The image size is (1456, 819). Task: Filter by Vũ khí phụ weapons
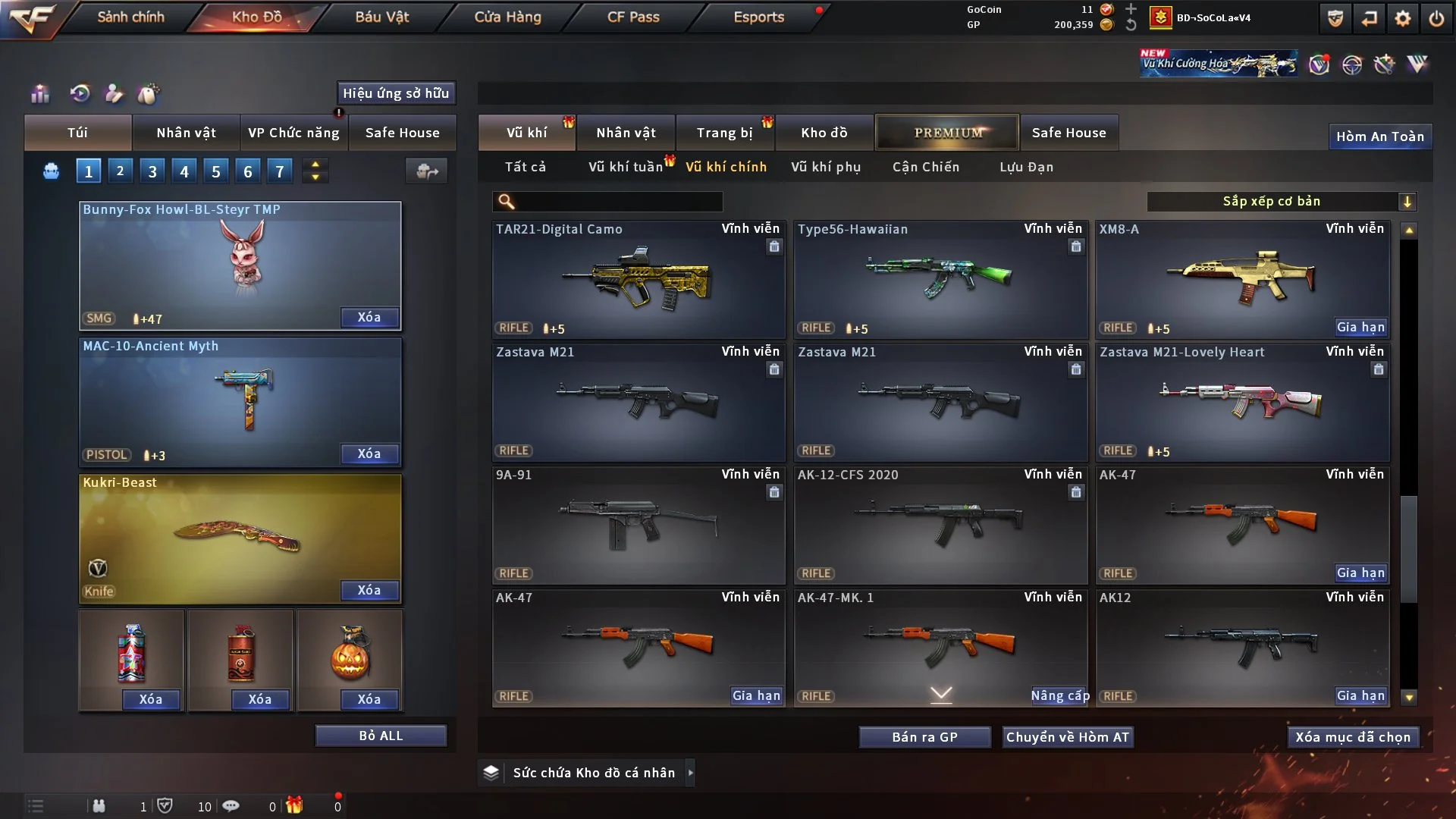pos(825,167)
